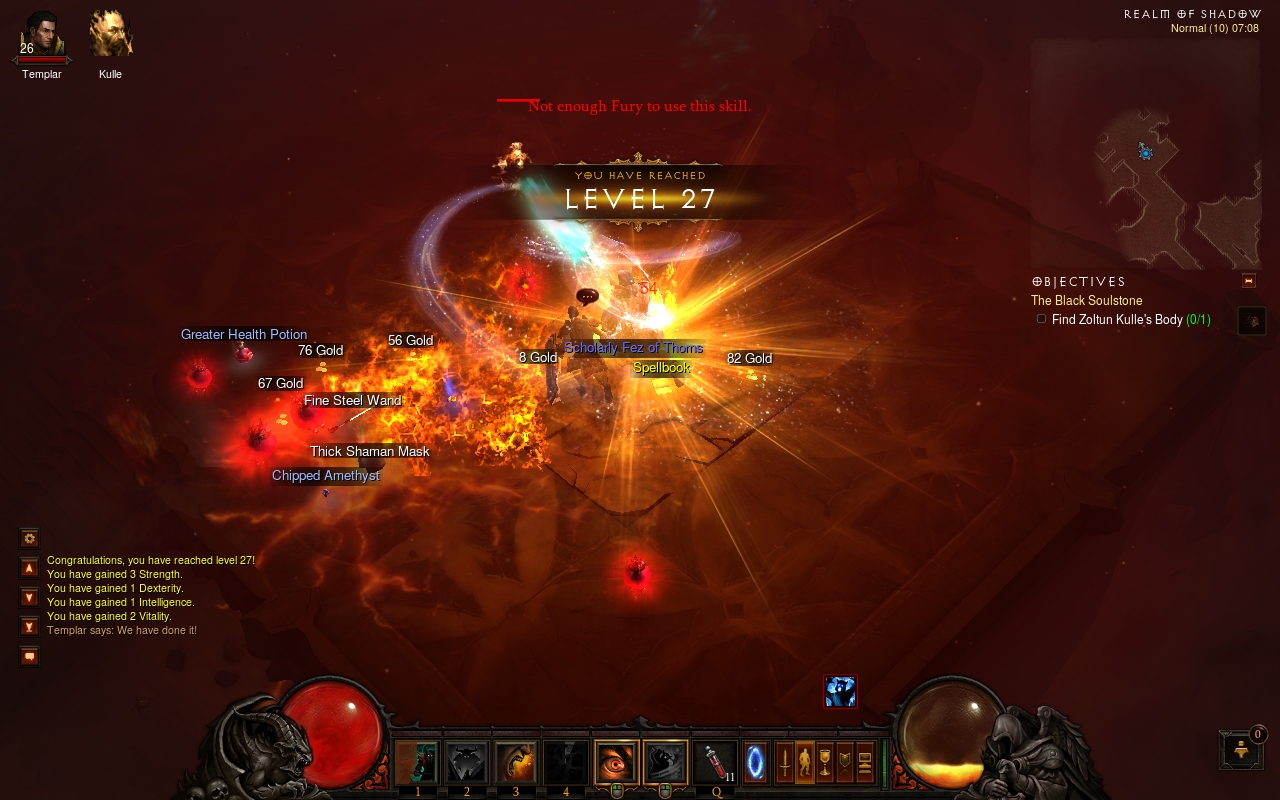Open the character inventory button
Screen dimensions: 1280x800
point(805,762)
